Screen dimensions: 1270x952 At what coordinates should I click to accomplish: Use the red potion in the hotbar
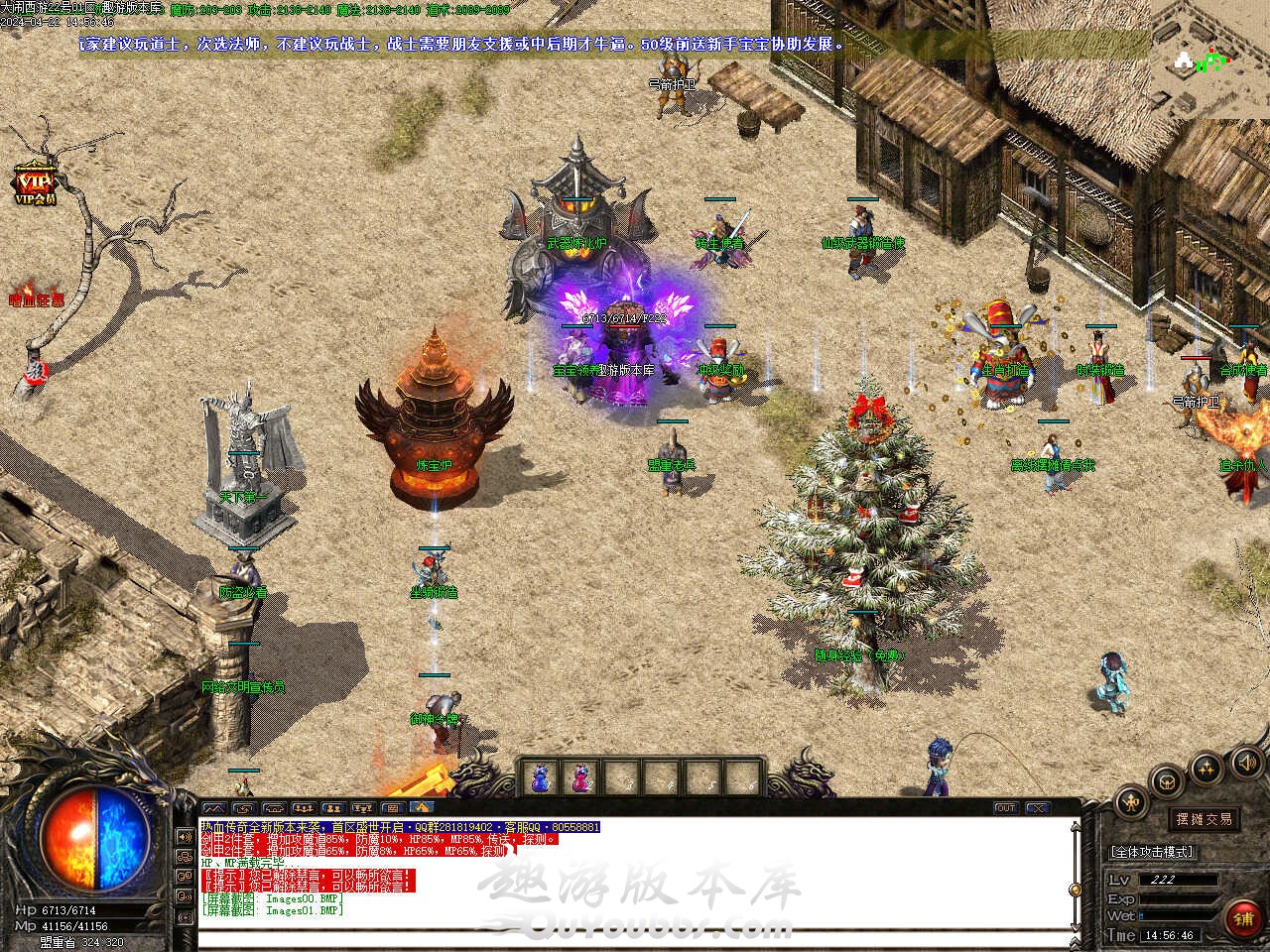coord(578,778)
